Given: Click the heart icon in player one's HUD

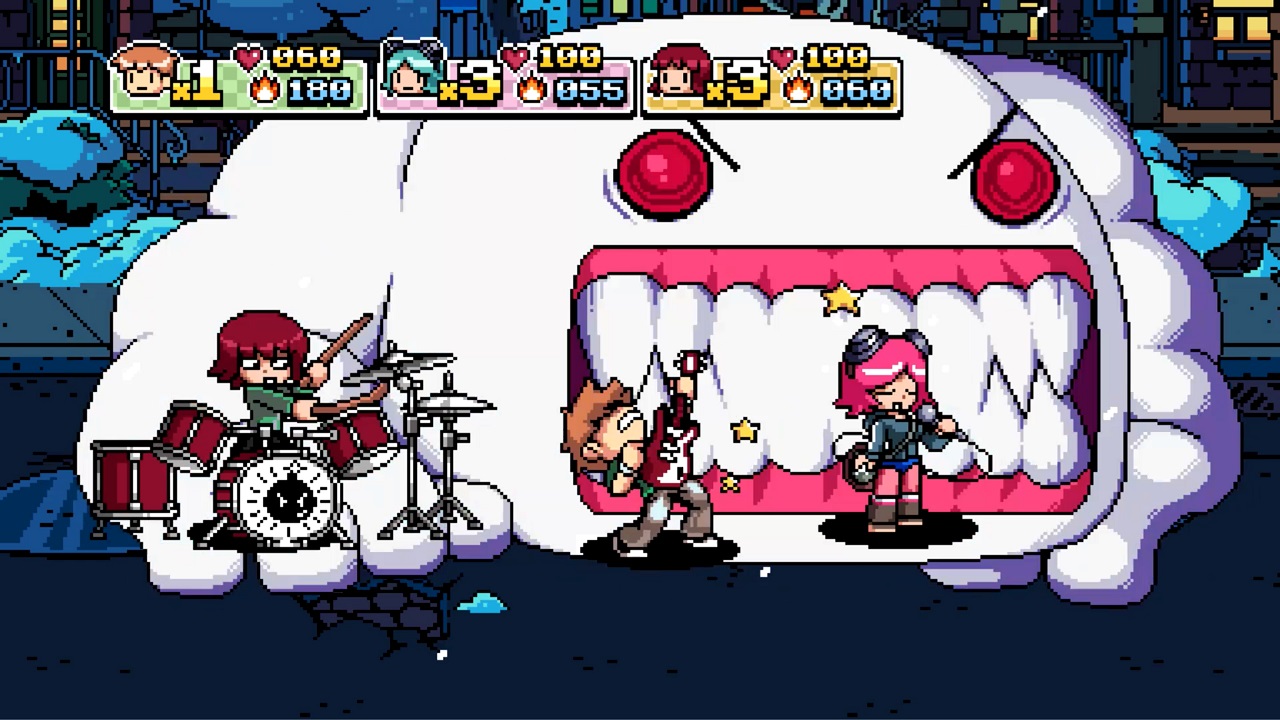Looking at the screenshot, I should (x=248, y=57).
